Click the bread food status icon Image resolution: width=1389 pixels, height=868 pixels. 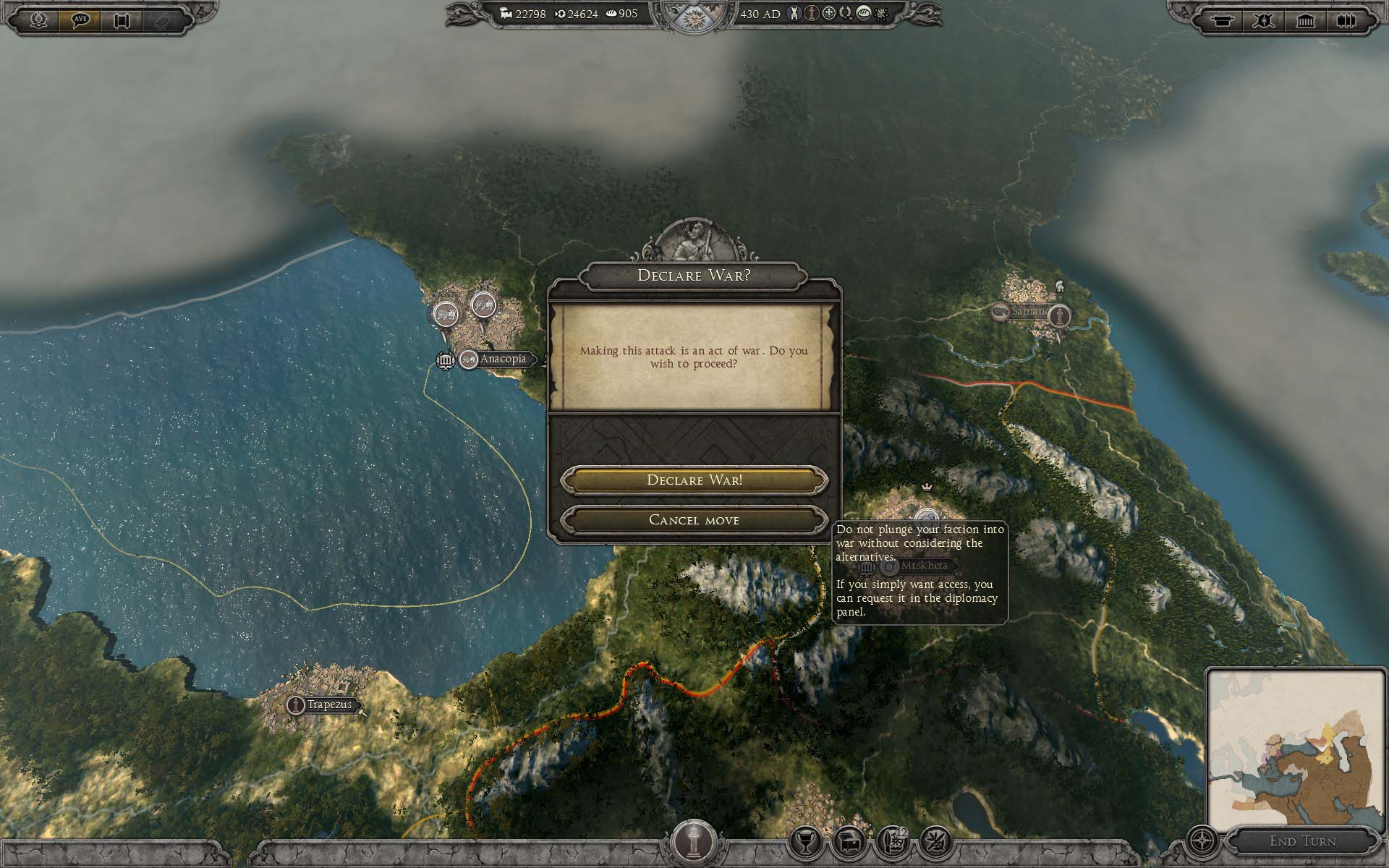pyautogui.click(x=863, y=13)
